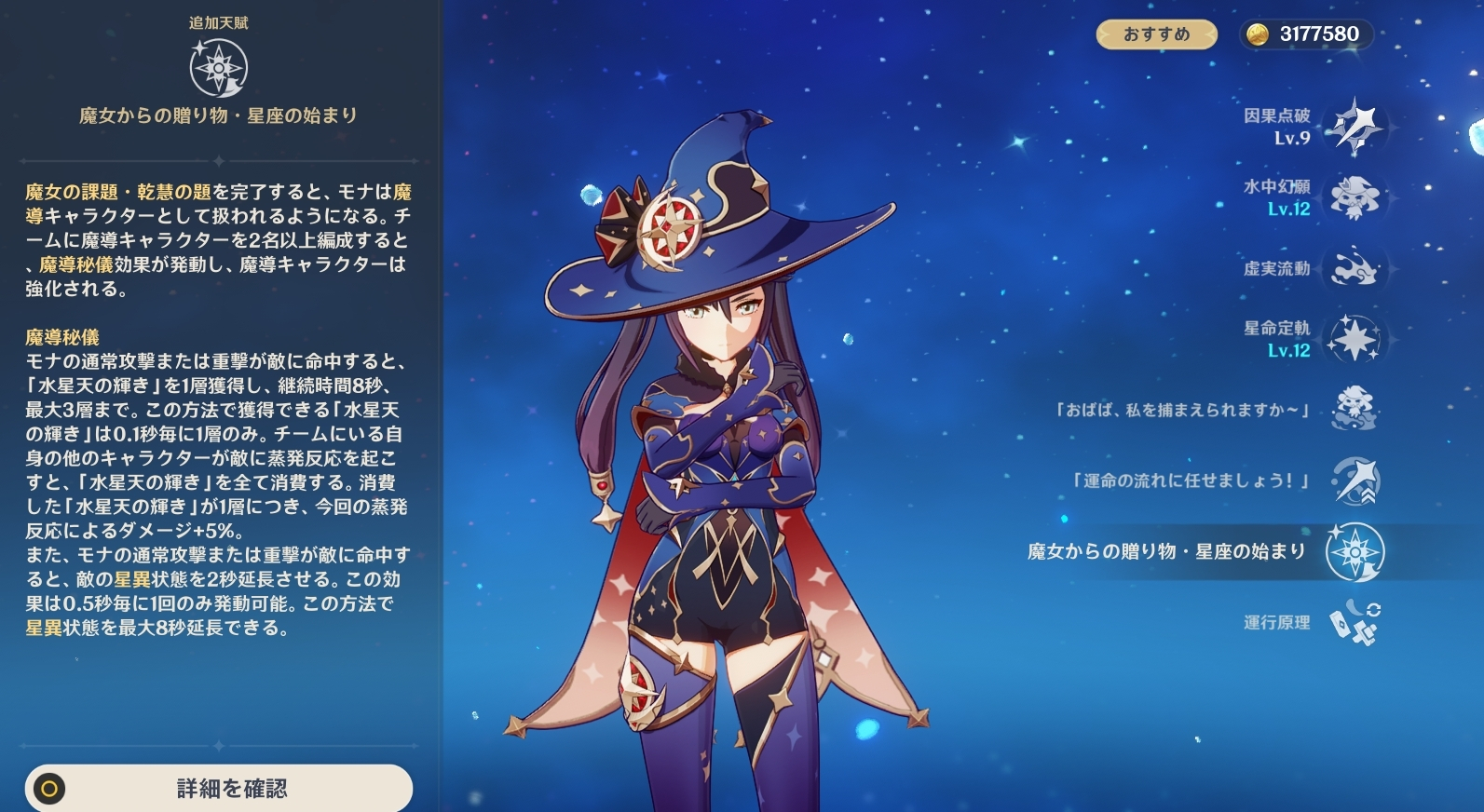Choose the 水中幻願 elemental skill talent
1484x812 pixels.
coord(1354,197)
